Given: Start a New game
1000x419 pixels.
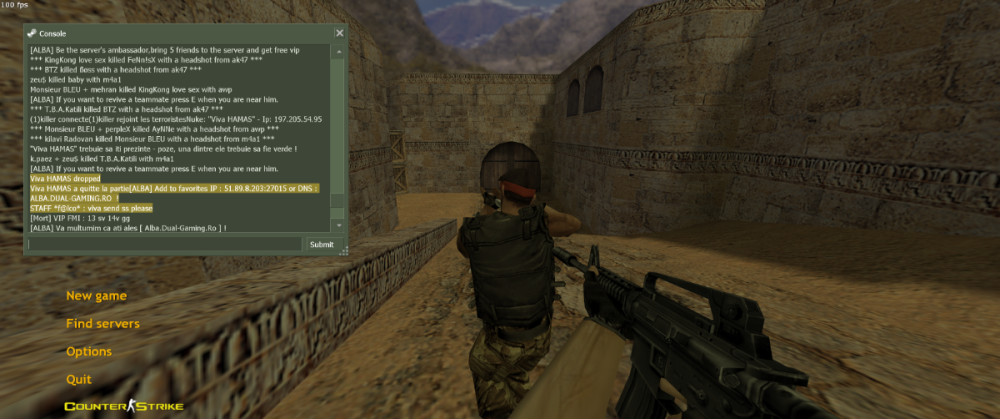Looking at the screenshot, I should click(96, 296).
